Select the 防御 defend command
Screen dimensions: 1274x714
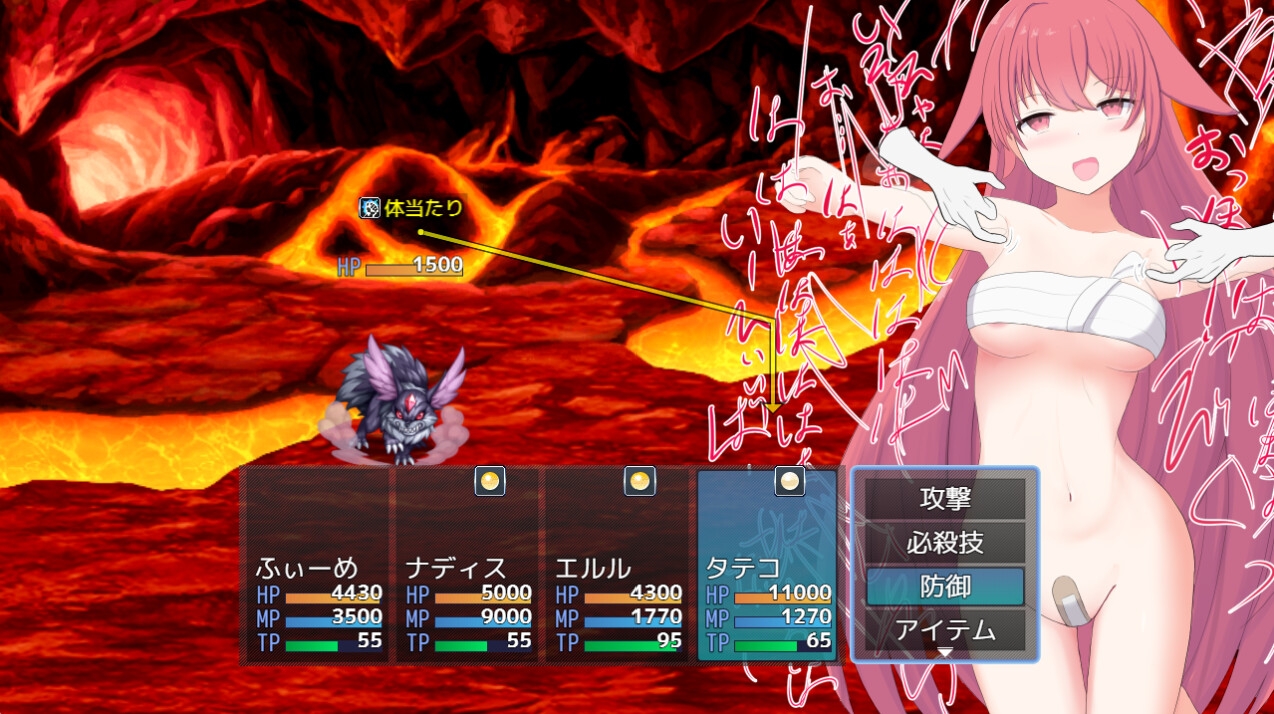945,587
